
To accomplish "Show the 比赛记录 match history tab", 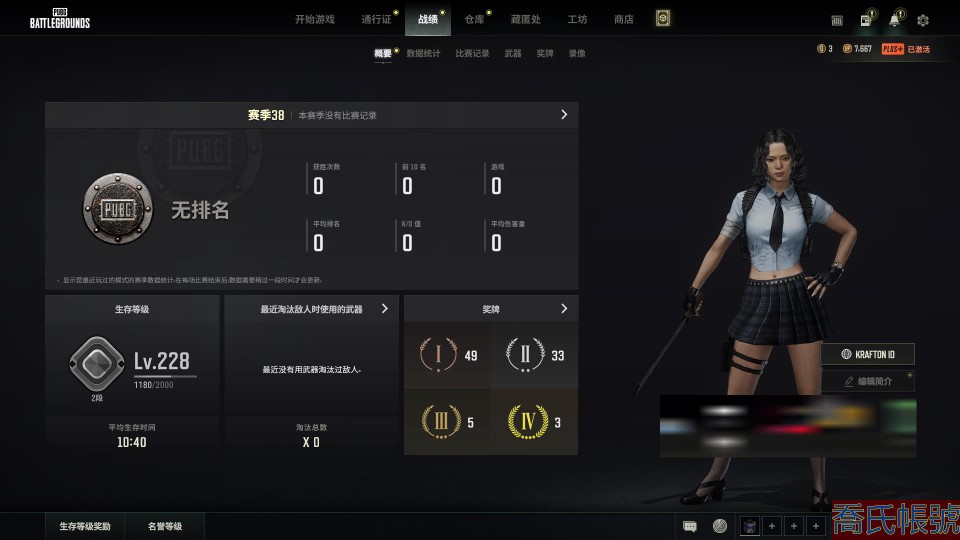I will tap(472, 53).
